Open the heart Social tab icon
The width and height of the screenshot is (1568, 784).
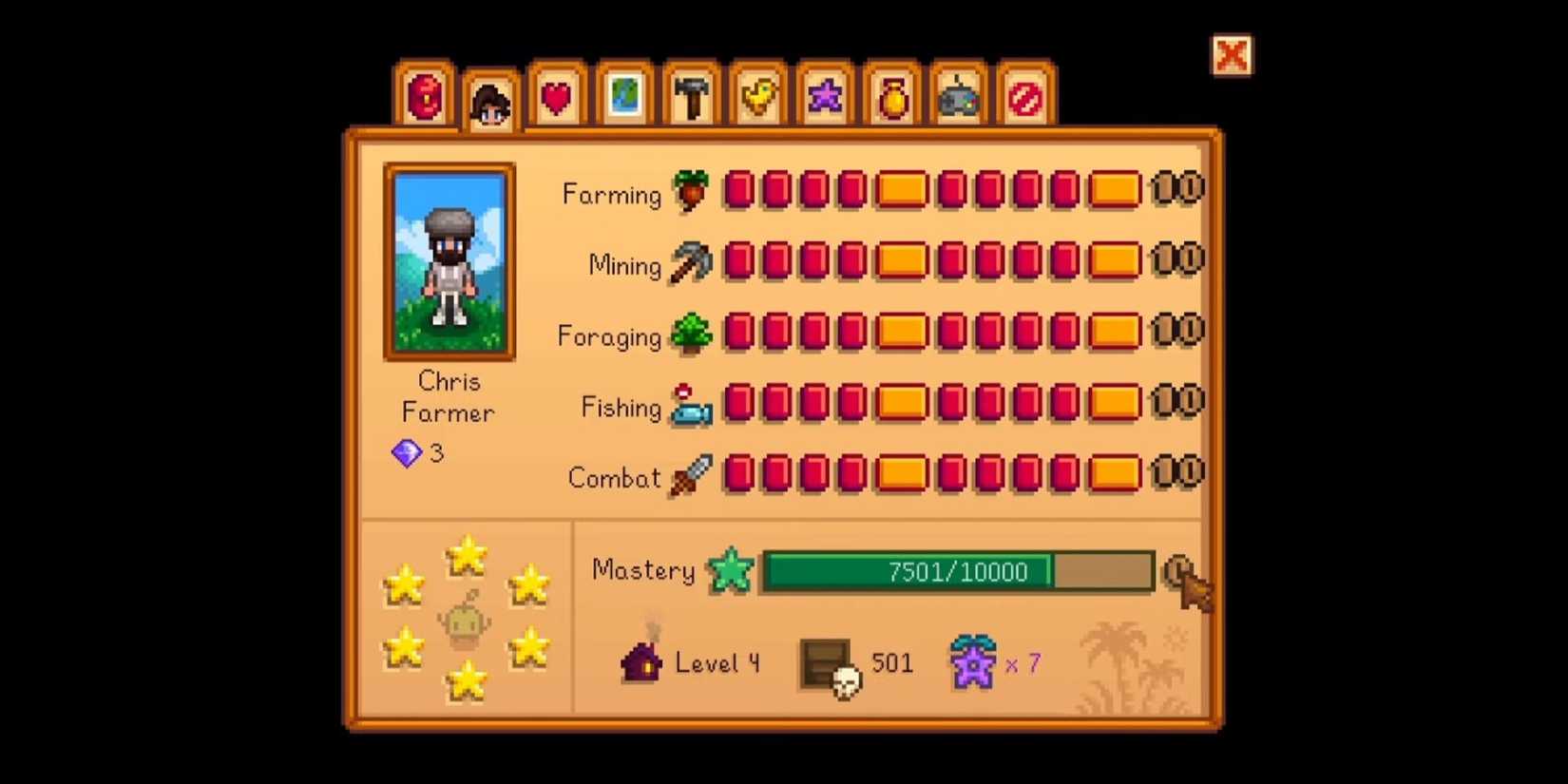556,97
